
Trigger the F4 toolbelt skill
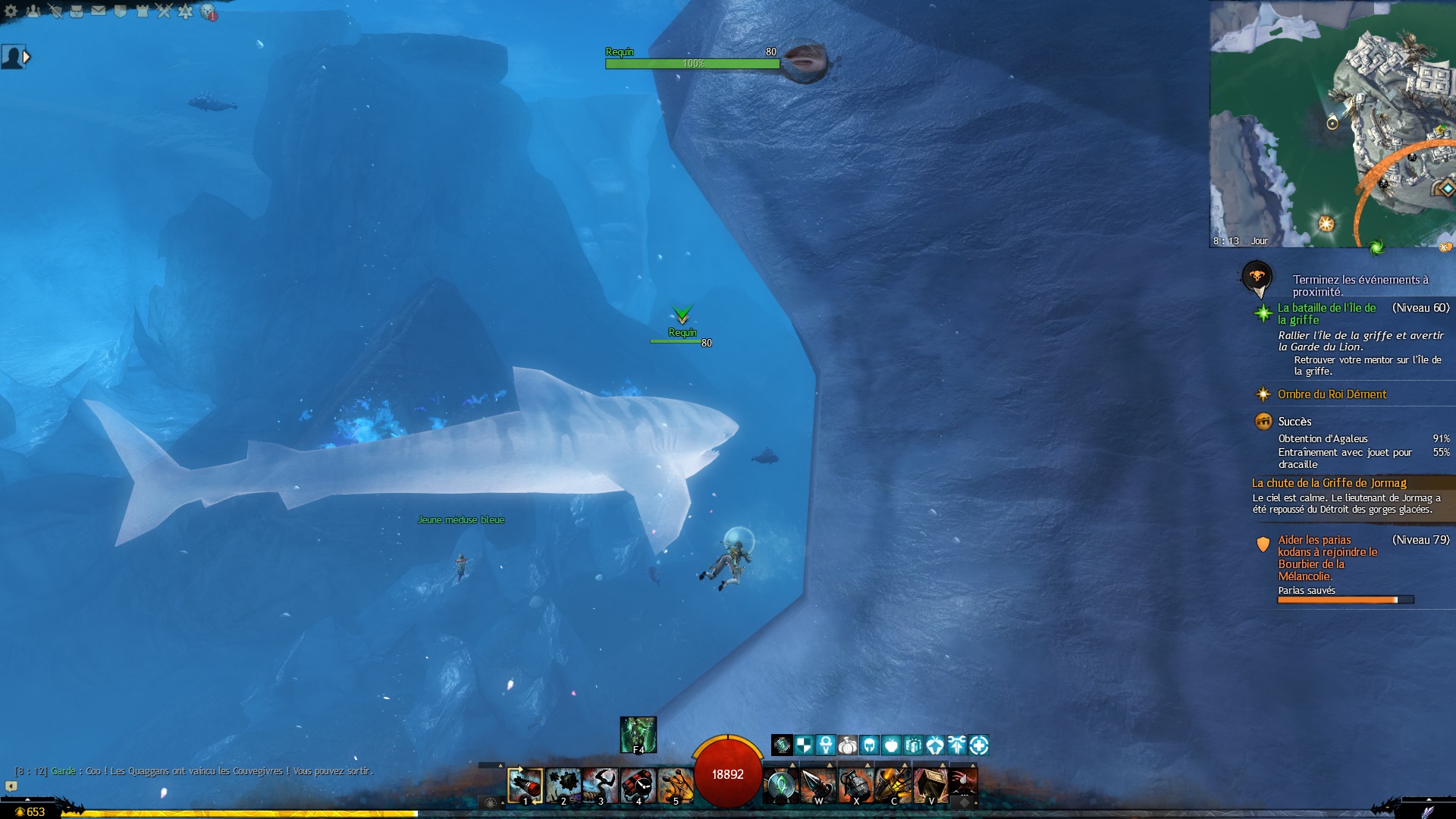pos(638,734)
